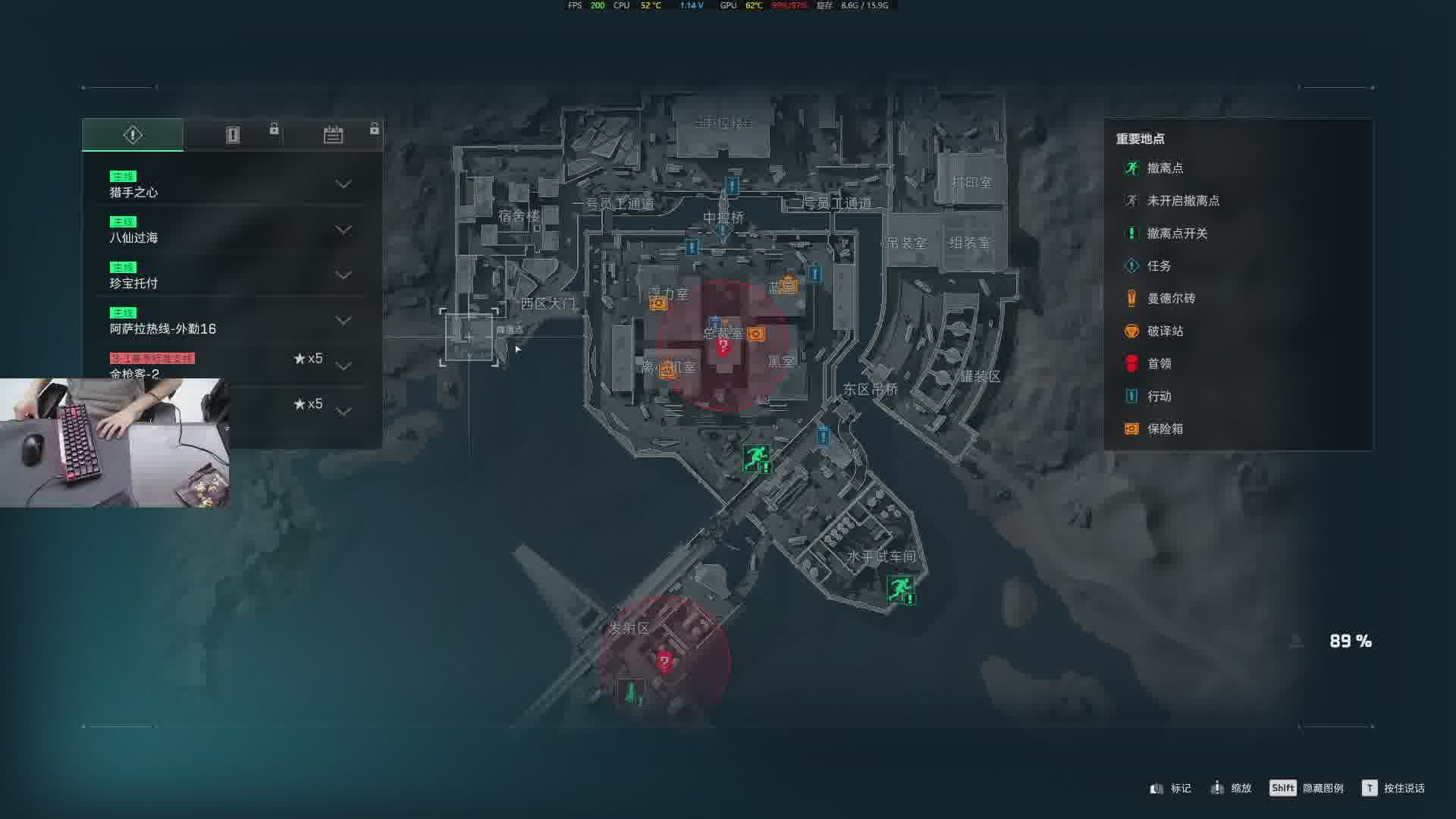
Task: Expand the 八仙过海 quest row
Action: [x=343, y=230]
